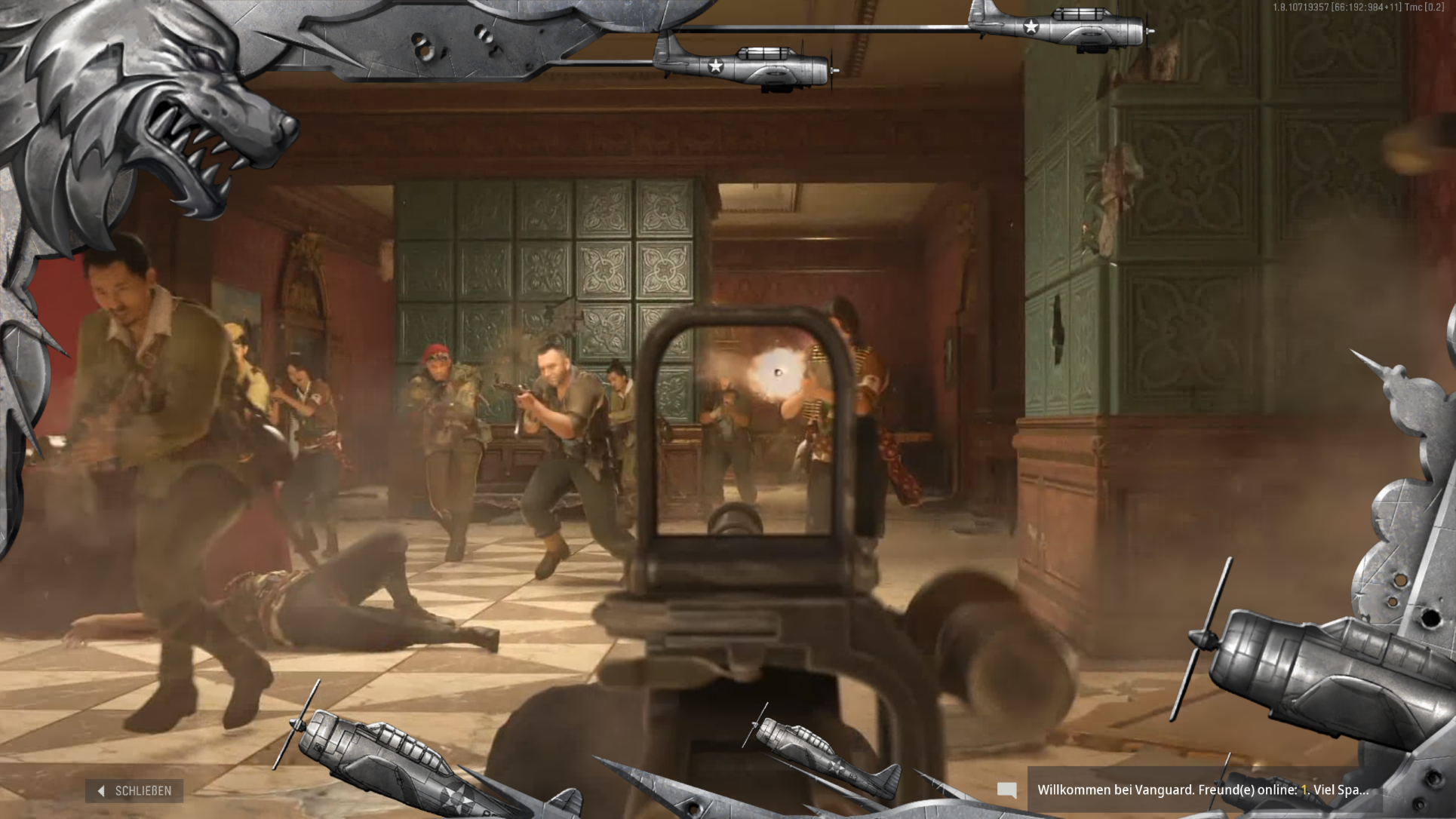
Task: Click the wolf's open jaw artwork
Action: 196,147
